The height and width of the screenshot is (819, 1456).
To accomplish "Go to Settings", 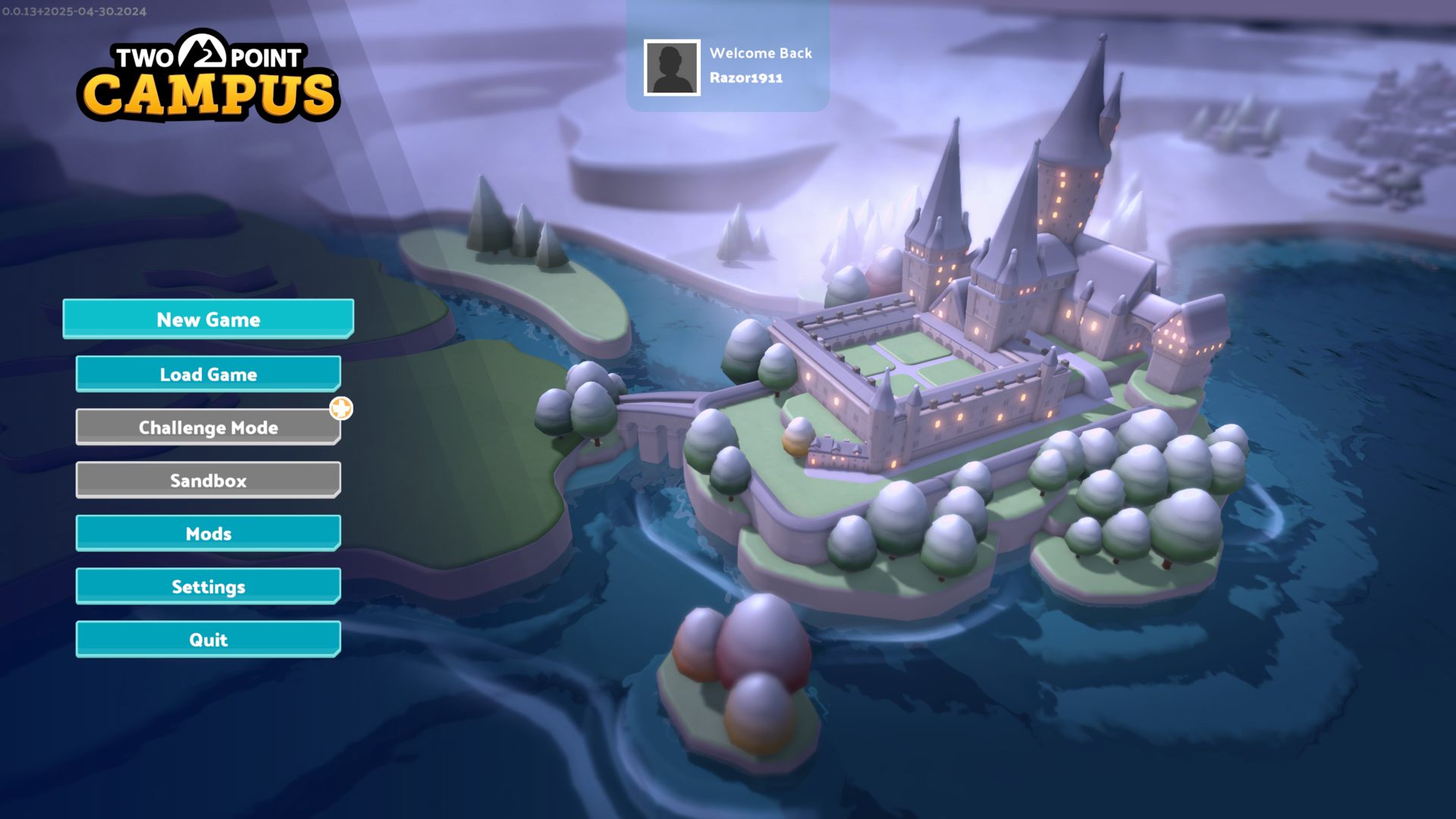I will (x=208, y=587).
